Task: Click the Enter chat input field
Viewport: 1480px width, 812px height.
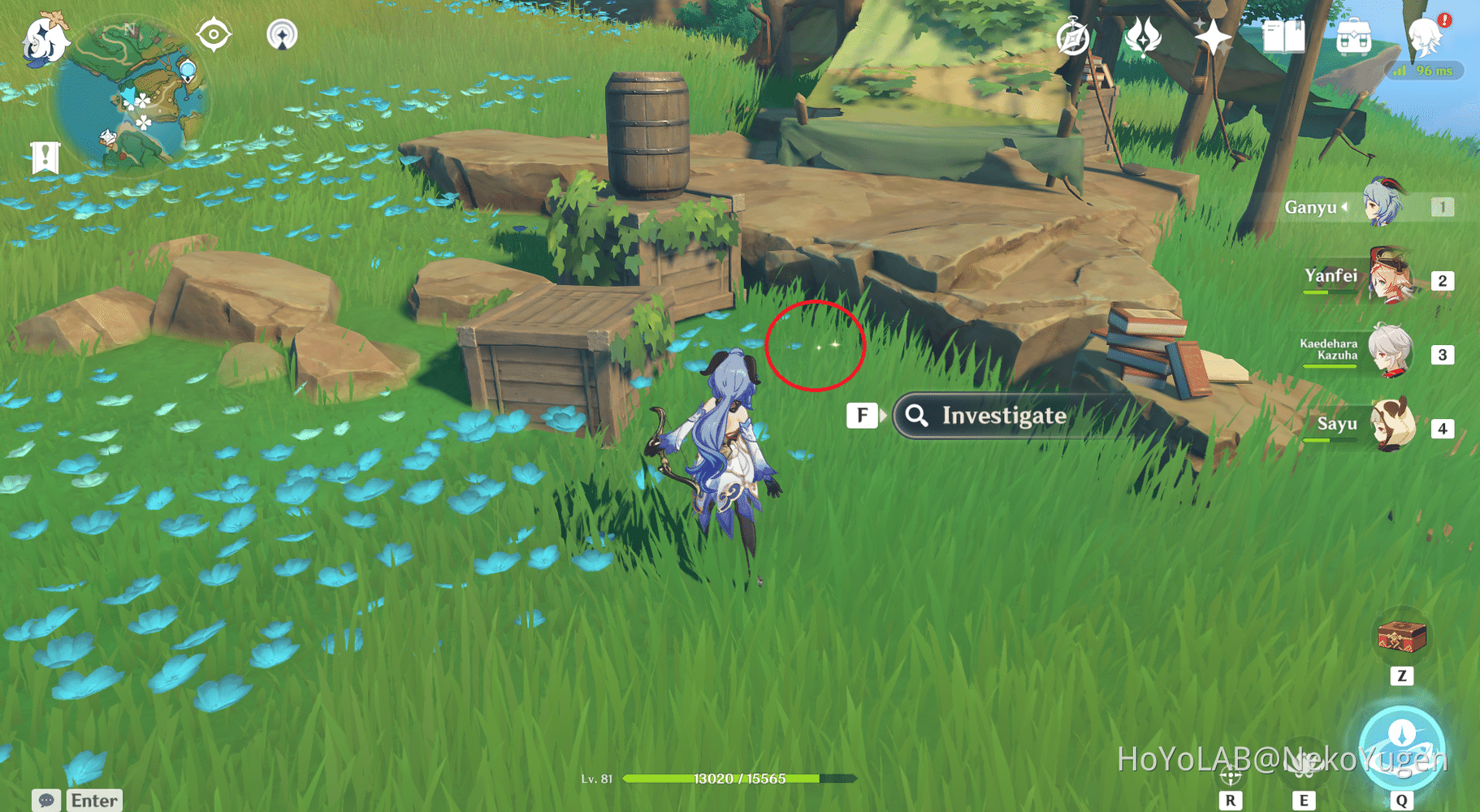Action: click(x=93, y=800)
